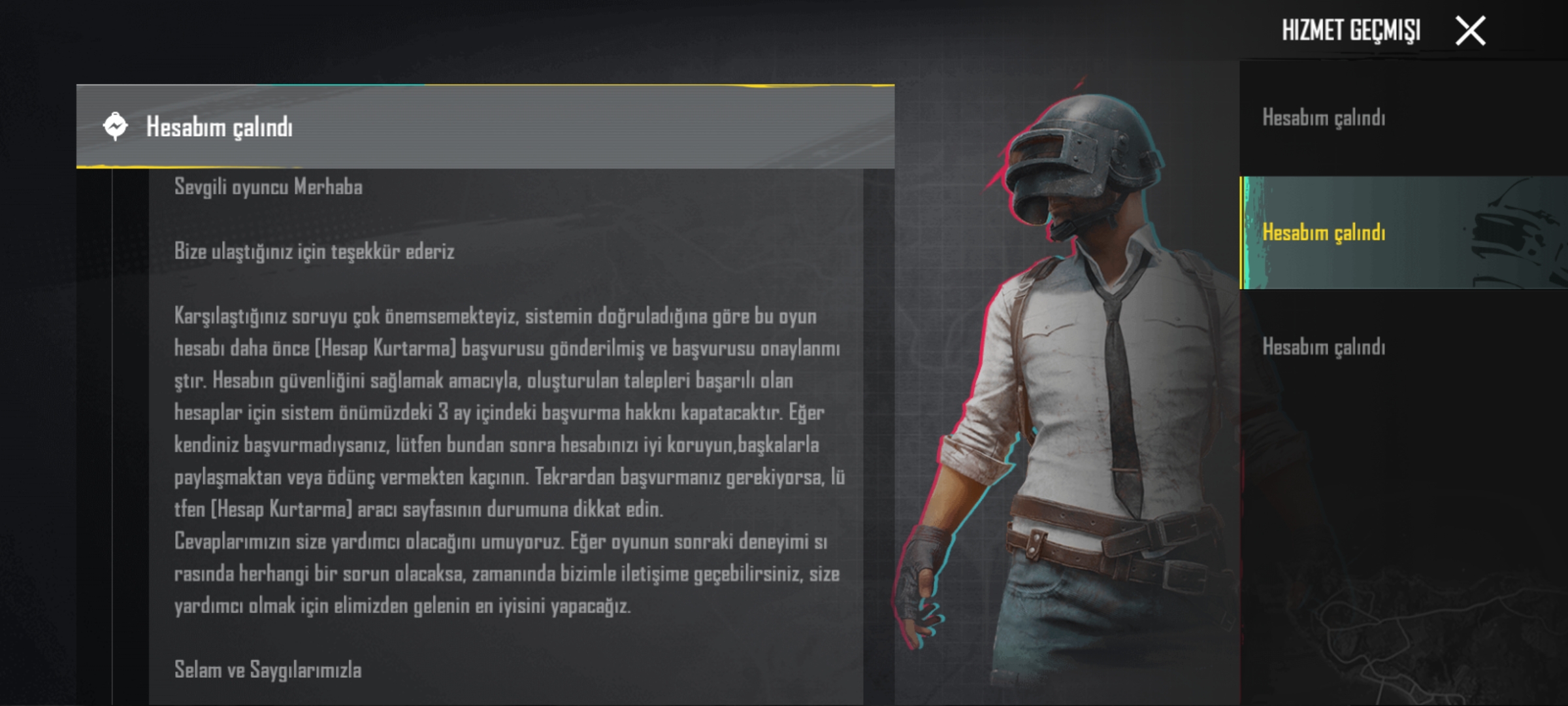Close the Hizmet Geçmişi screen
1568x706 pixels.
click(1470, 31)
